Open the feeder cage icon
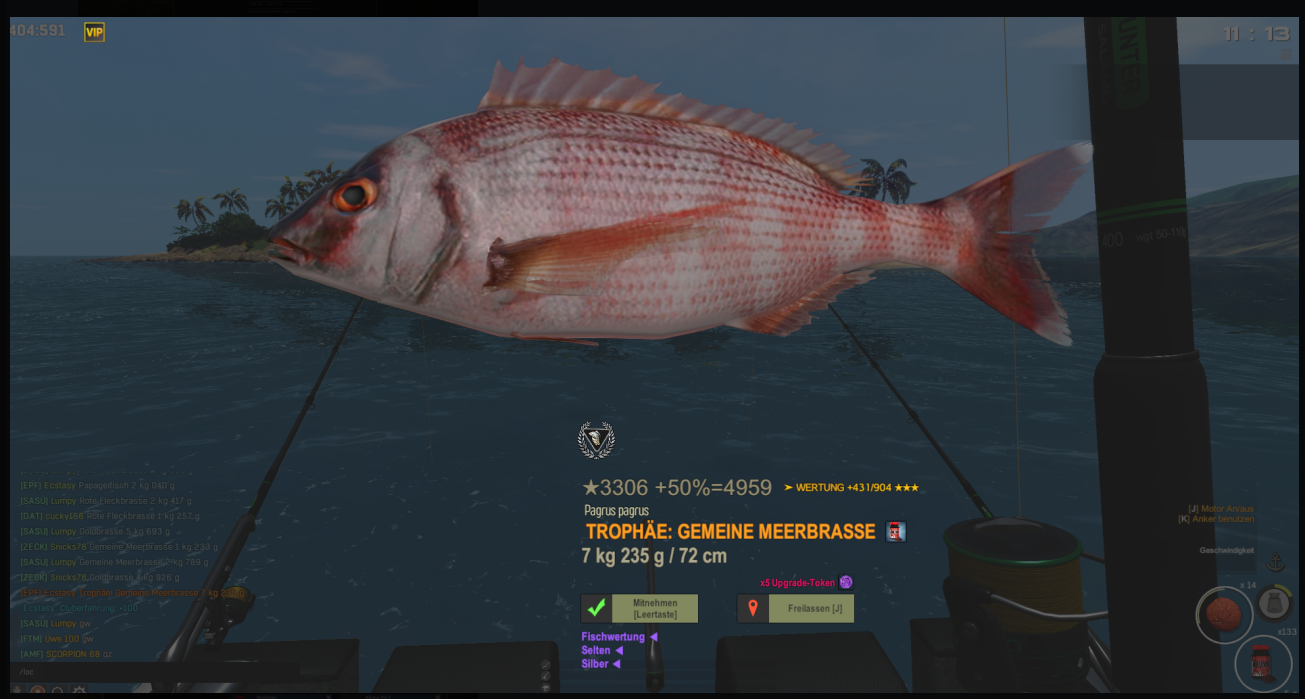This screenshot has height=699, width=1305. tap(1274, 603)
